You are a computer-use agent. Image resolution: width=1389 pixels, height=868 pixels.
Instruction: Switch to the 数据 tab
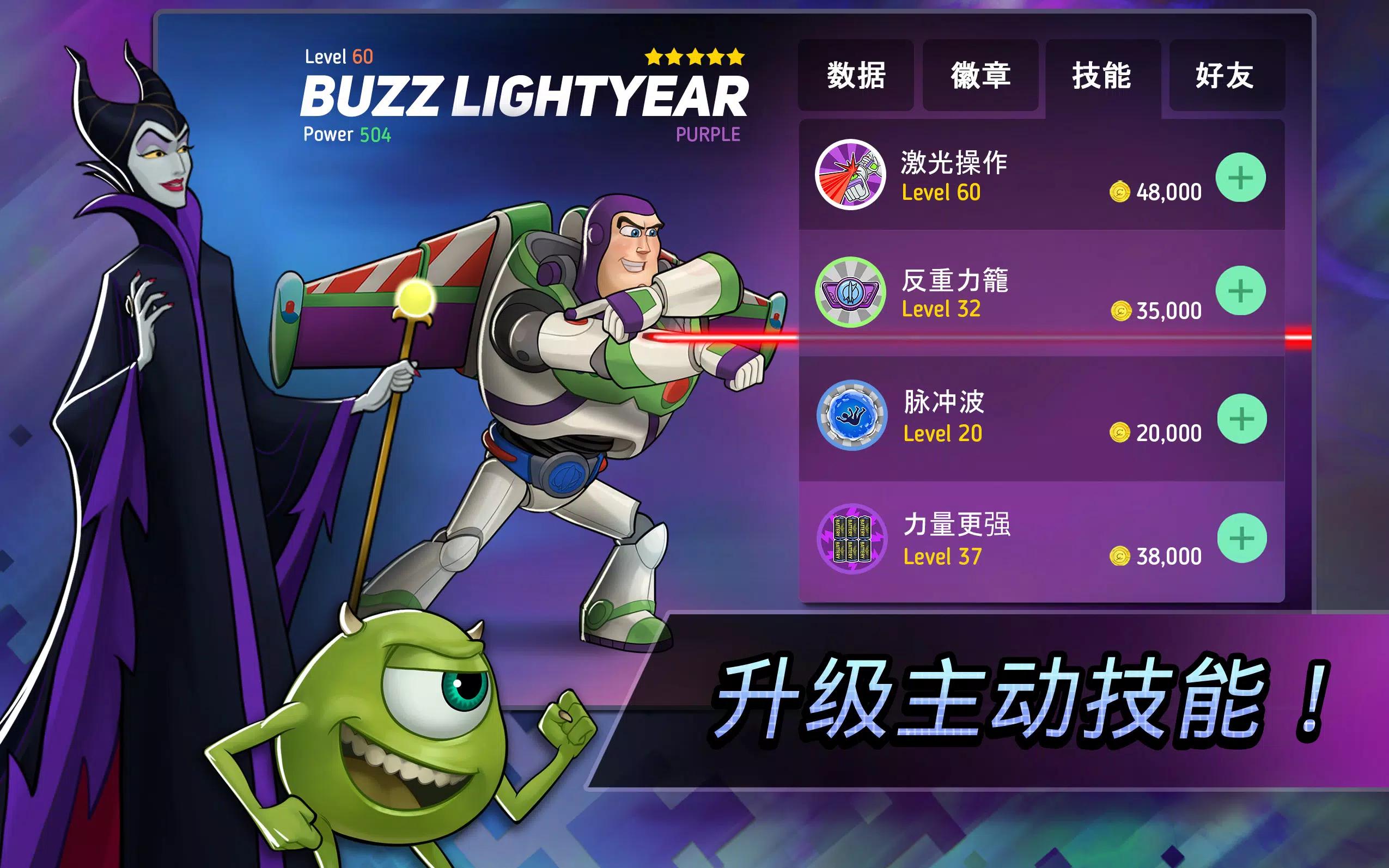tap(856, 75)
